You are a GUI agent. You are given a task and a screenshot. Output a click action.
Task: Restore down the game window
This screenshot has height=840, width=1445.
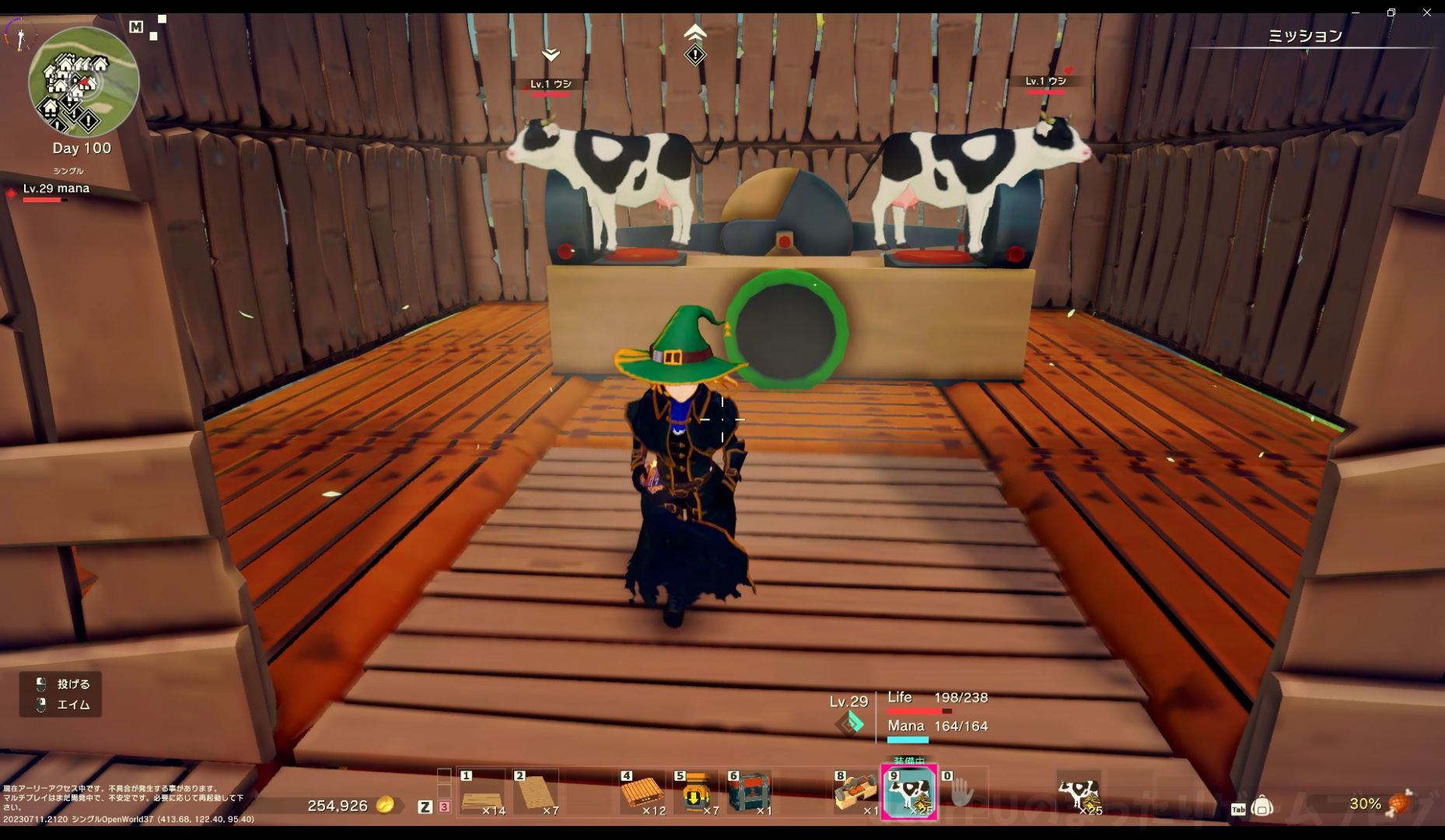click(x=1391, y=12)
